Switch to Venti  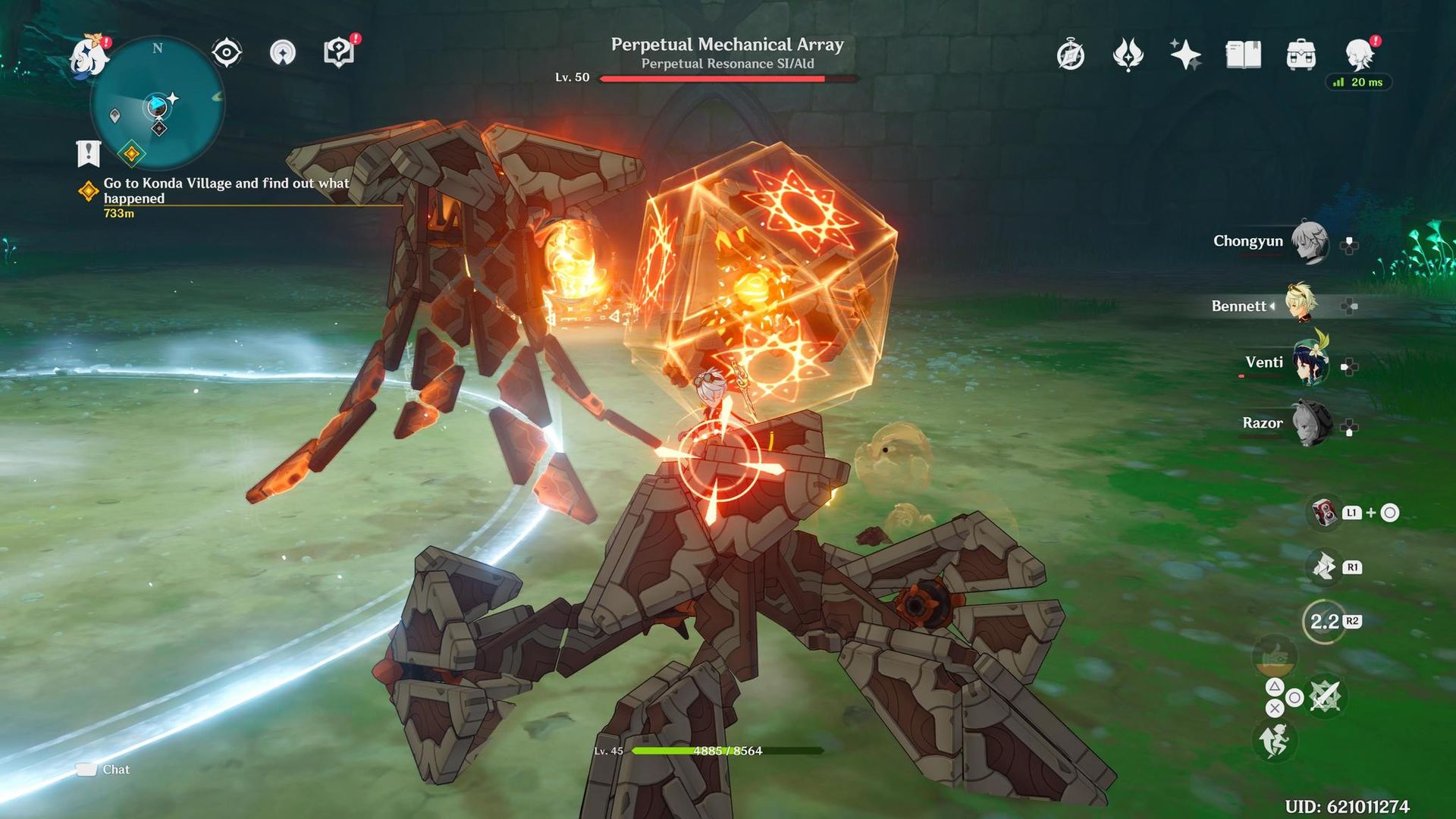click(1310, 362)
